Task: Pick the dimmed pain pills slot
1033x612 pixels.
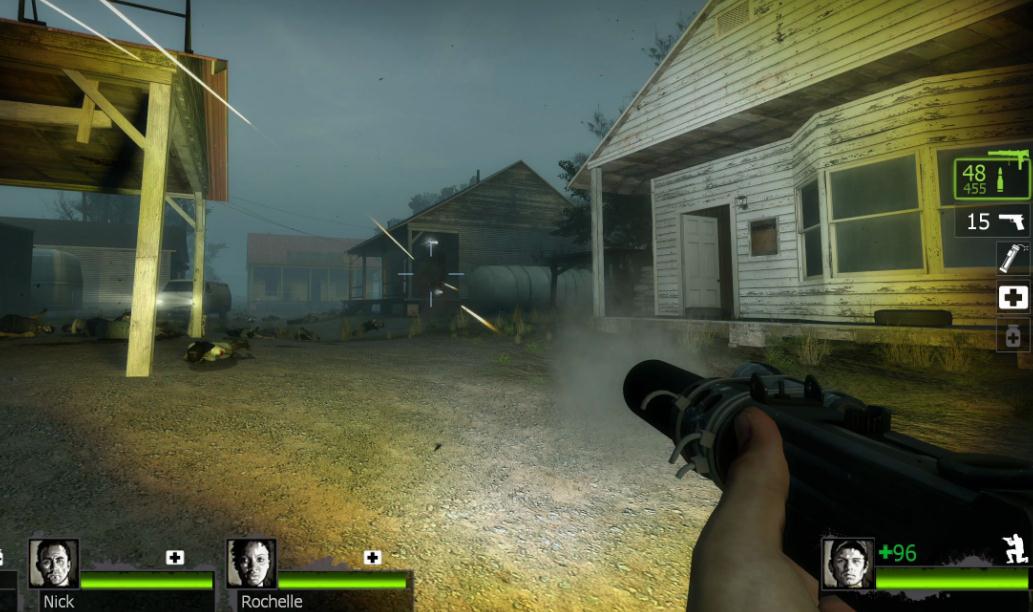Action: (1013, 335)
